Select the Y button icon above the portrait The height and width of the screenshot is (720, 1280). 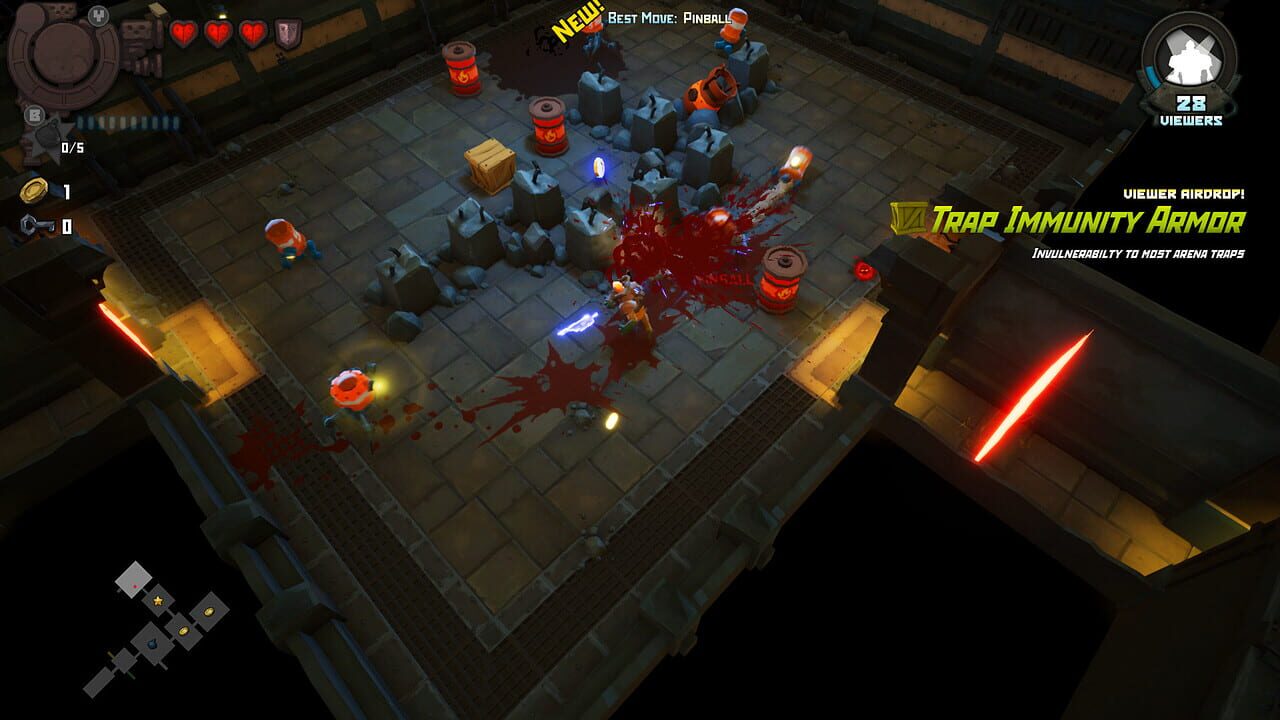tap(98, 16)
